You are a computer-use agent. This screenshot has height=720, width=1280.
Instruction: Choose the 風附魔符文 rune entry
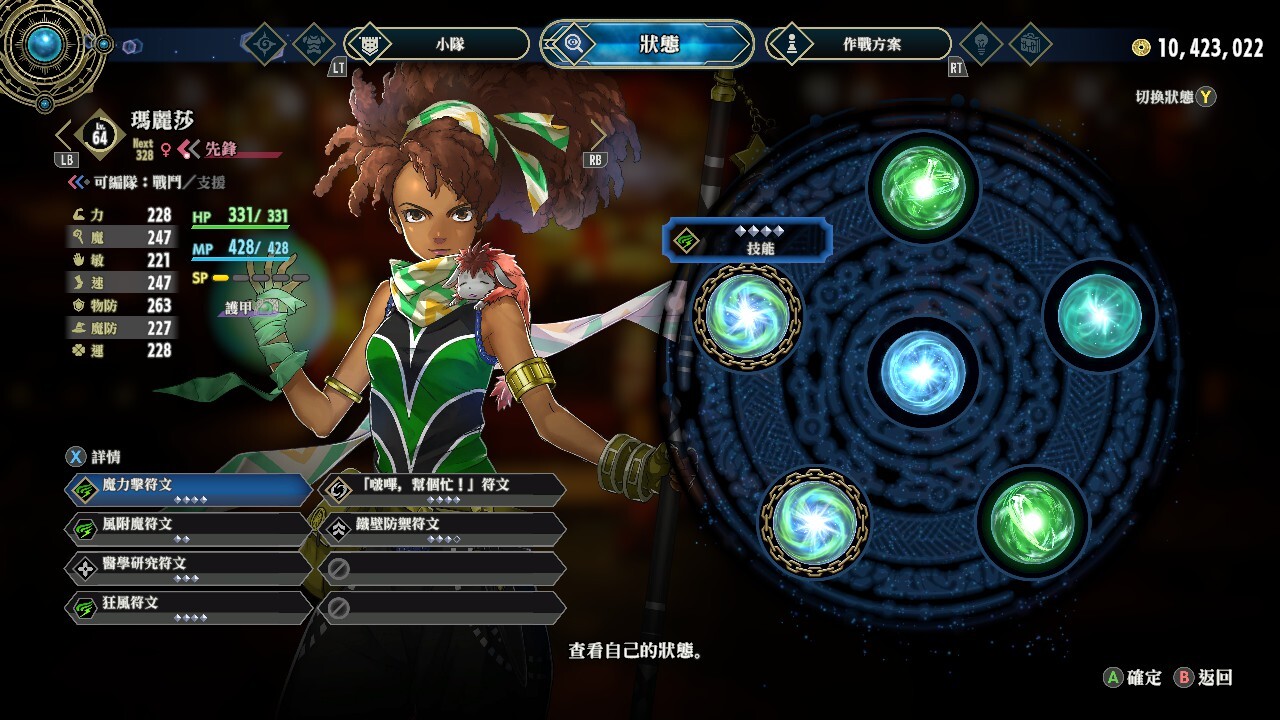tap(188, 528)
